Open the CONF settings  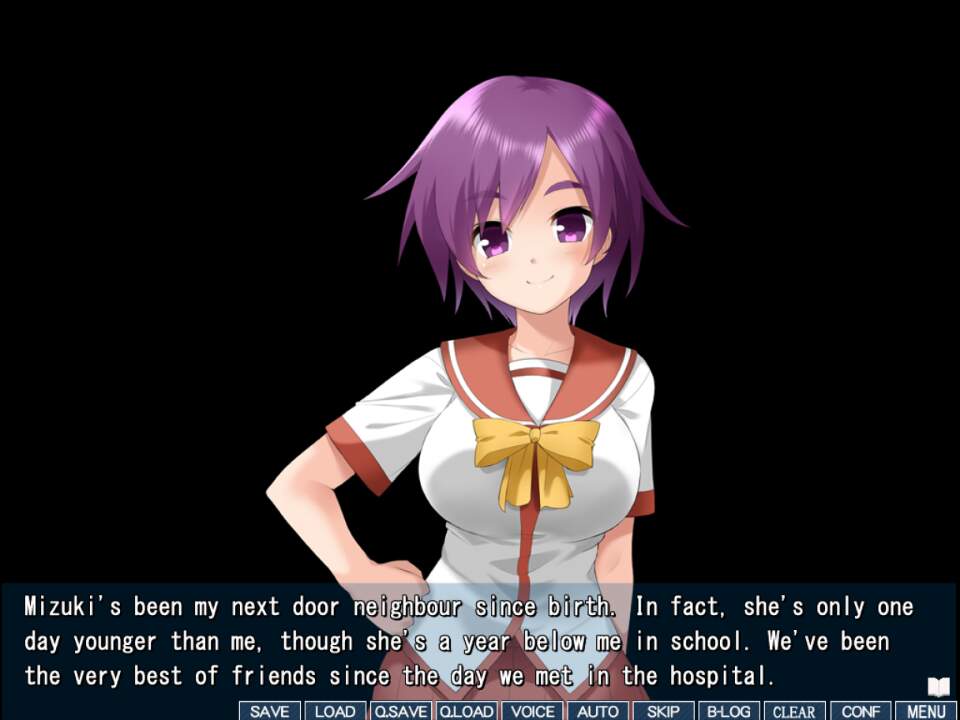(x=860, y=711)
